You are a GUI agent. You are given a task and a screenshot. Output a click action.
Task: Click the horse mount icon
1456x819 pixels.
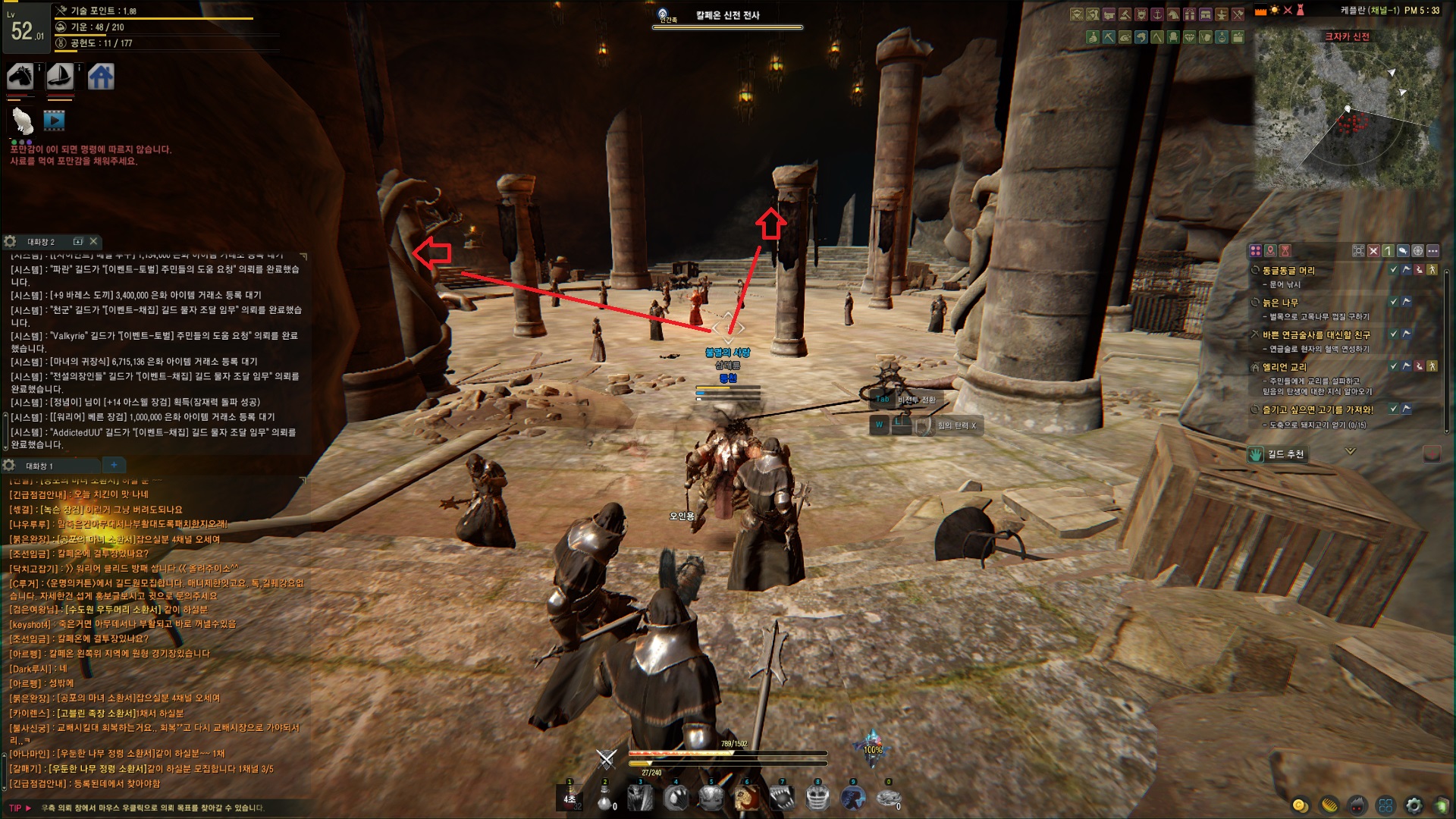[x=20, y=77]
